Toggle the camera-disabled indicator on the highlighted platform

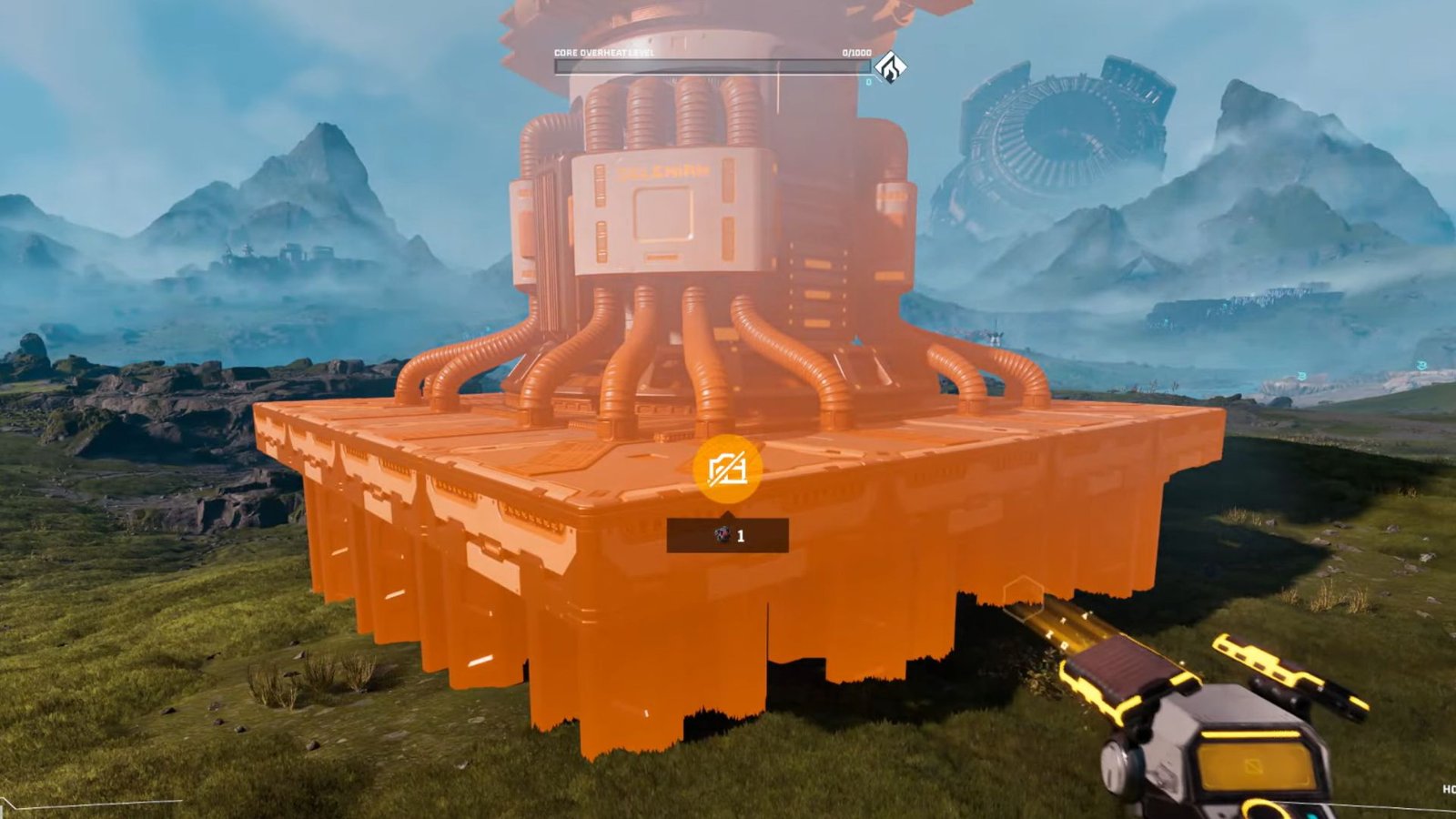728,470
